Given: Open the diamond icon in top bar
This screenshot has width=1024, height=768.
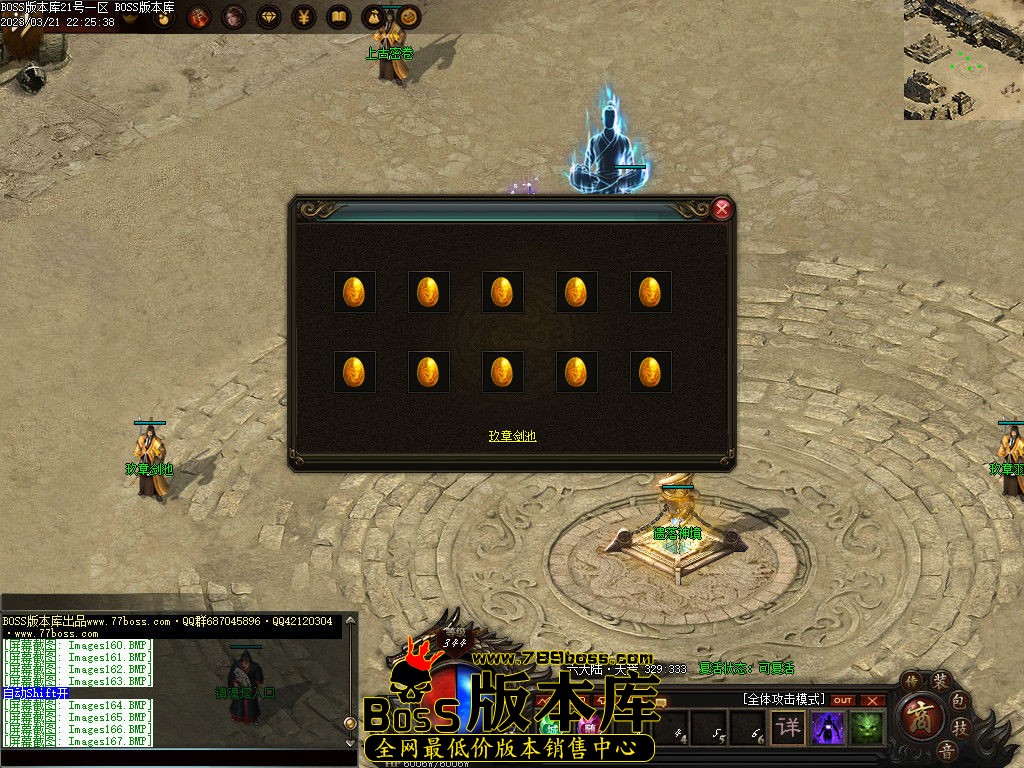Looking at the screenshot, I should pos(268,17).
